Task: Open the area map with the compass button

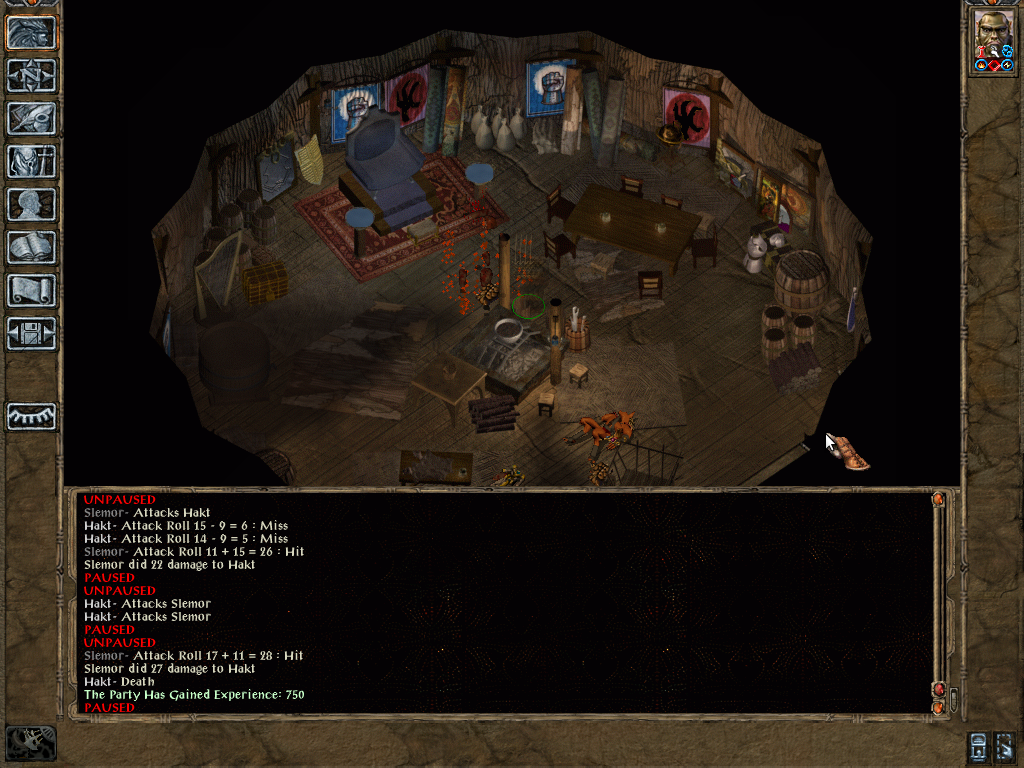Action: [32, 75]
